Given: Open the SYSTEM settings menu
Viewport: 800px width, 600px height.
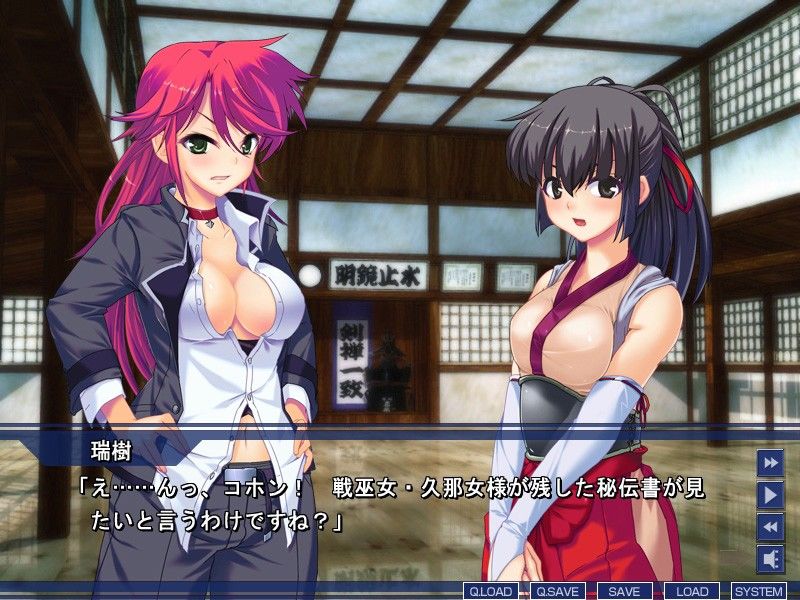Looking at the screenshot, I should [x=758, y=591].
